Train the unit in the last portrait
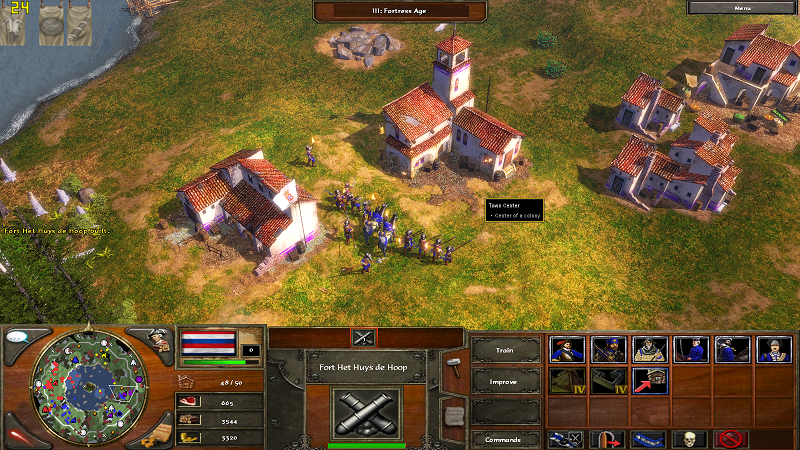Image resolution: width=800 pixels, height=450 pixels. [x=774, y=348]
